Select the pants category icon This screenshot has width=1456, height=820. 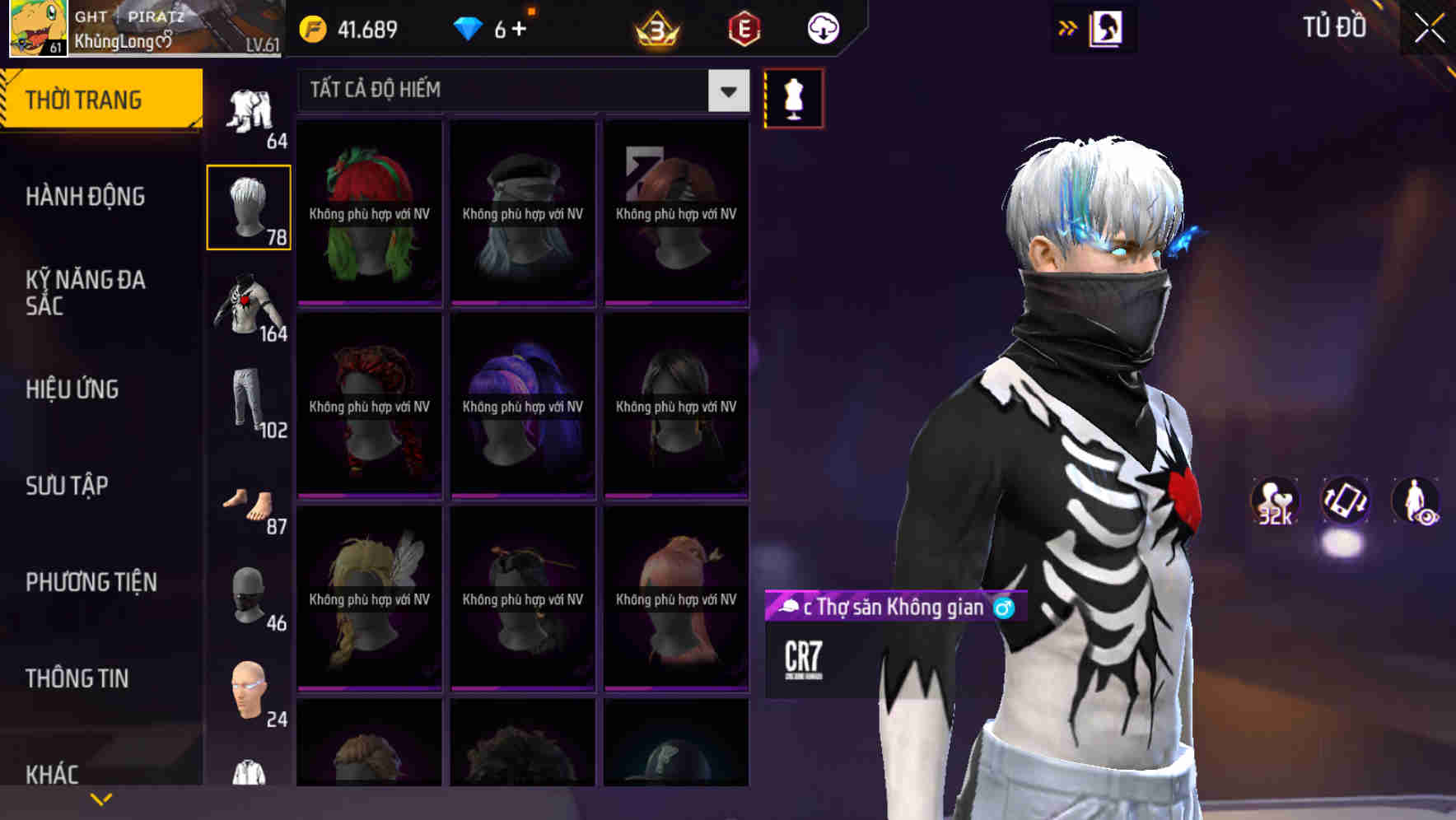coord(248,399)
